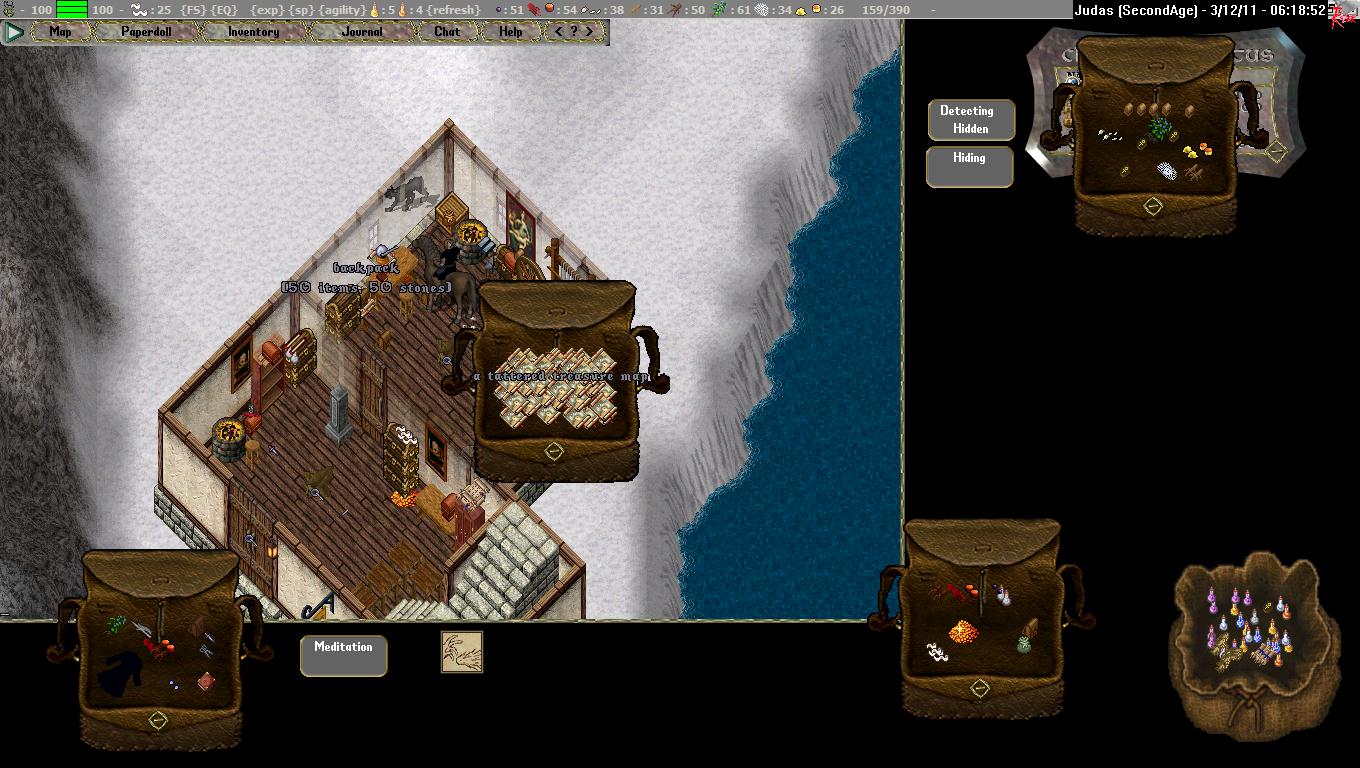This screenshot has width=1360, height=768.
Task: Open the Inventory from the menu bar
Action: pyautogui.click(x=253, y=32)
